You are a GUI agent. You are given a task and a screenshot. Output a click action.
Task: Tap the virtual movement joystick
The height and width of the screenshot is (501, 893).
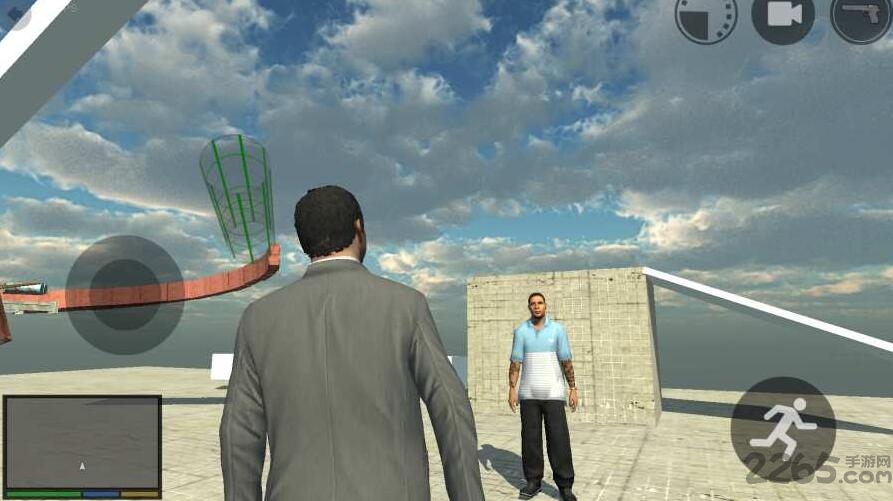(x=124, y=294)
